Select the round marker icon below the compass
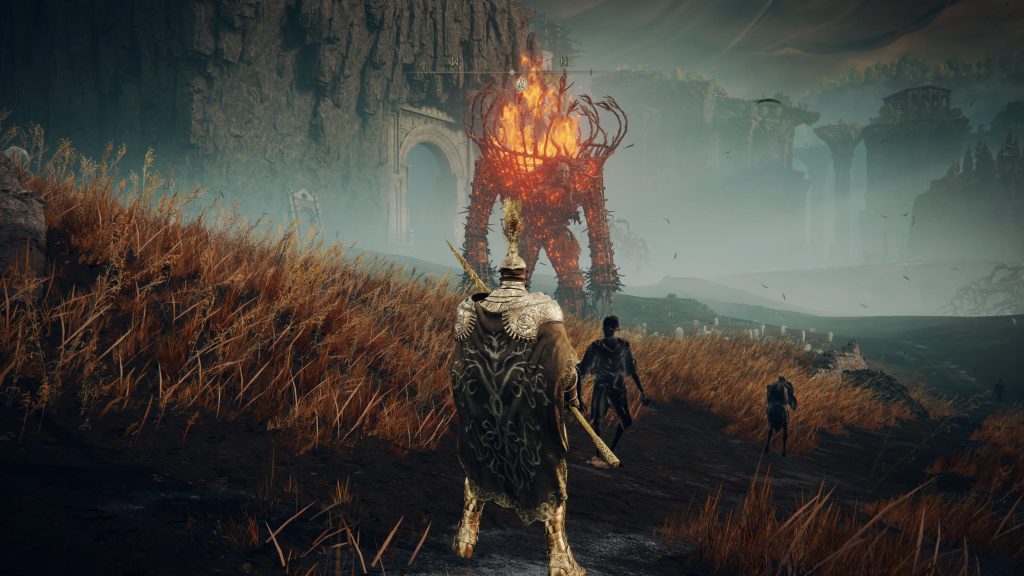This screenshot has height=576, width=1024. (x=521, y=85)
